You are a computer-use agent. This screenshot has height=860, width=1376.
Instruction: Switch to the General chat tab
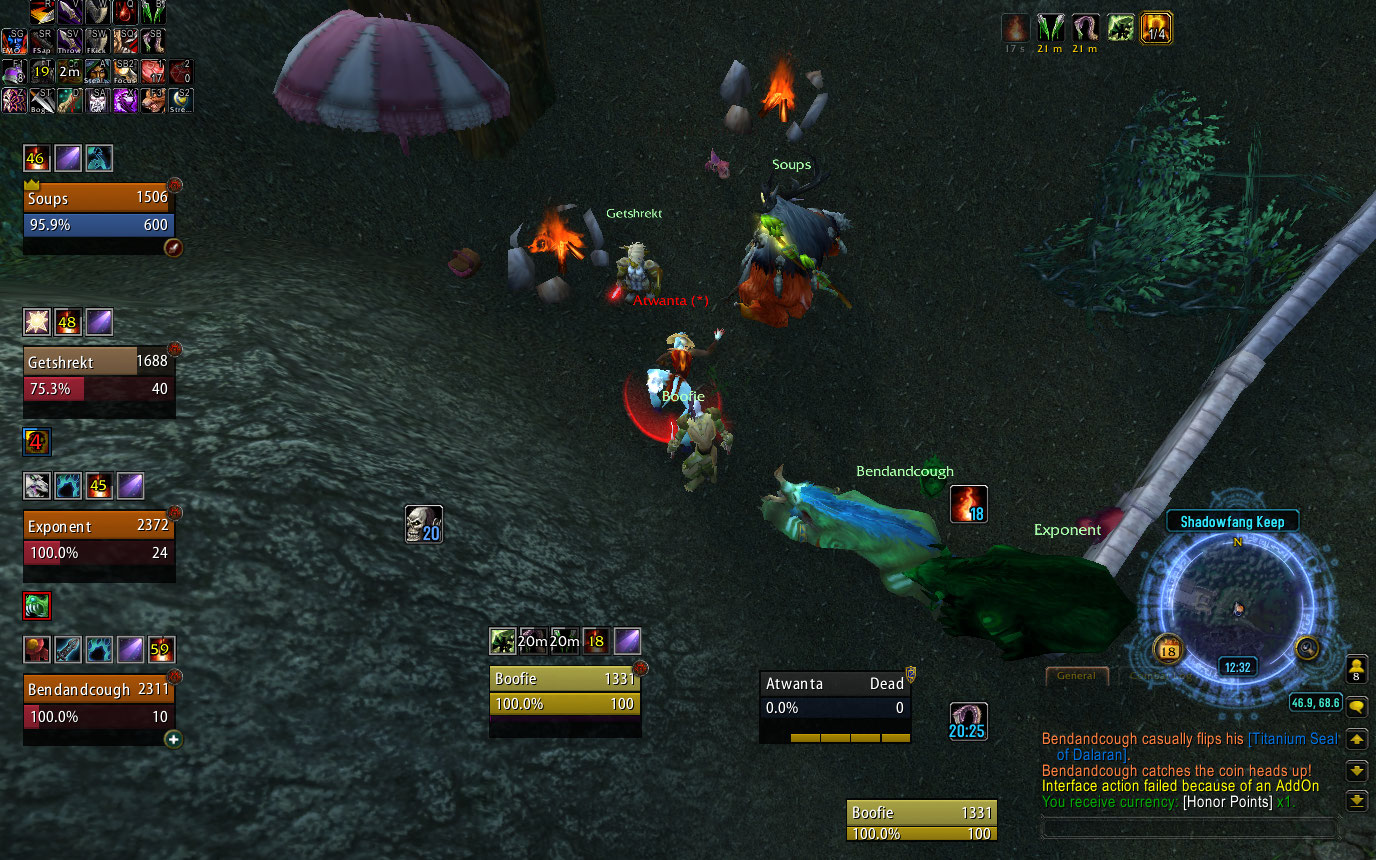[x=1076, y=676]
